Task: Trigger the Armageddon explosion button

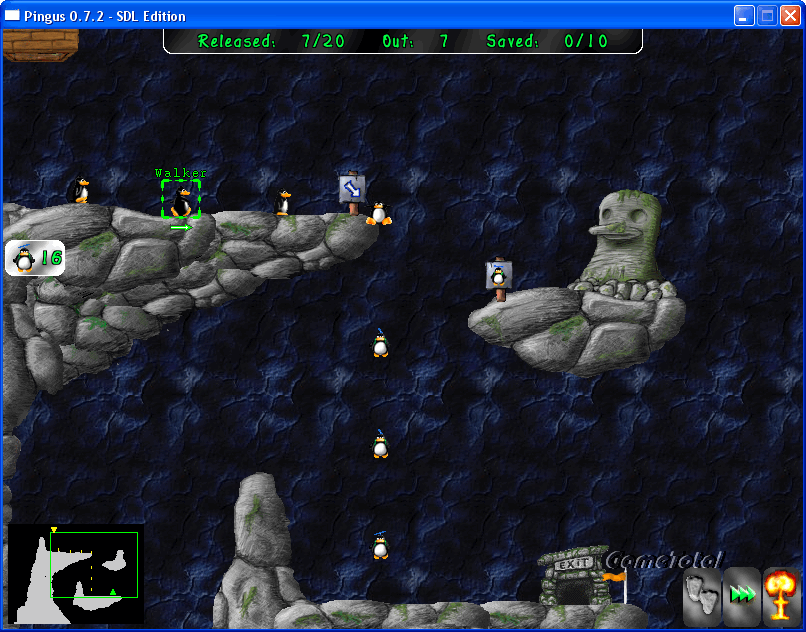Action: click(x=781, y=595)
